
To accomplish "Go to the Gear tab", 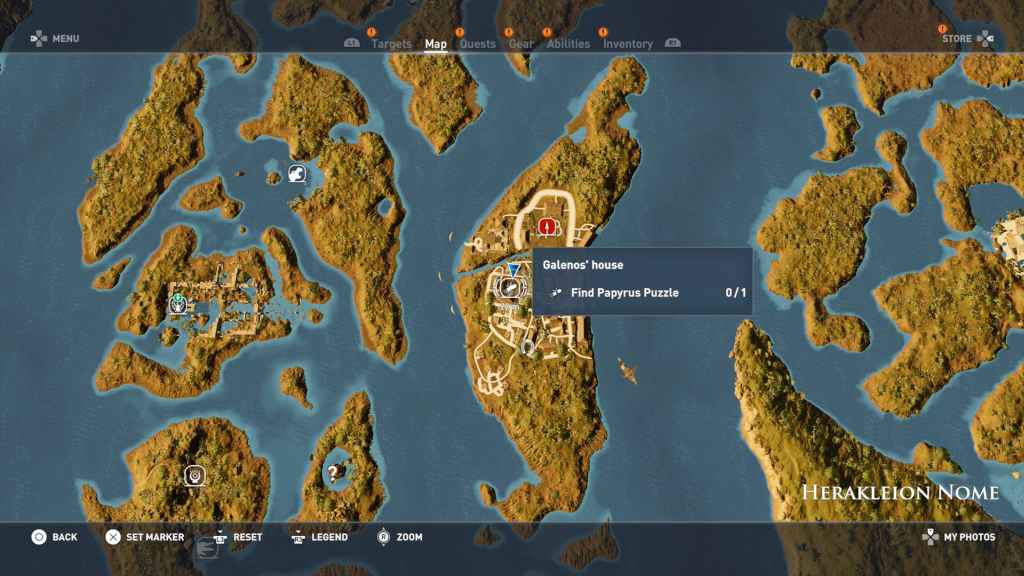I will [521, 44].
